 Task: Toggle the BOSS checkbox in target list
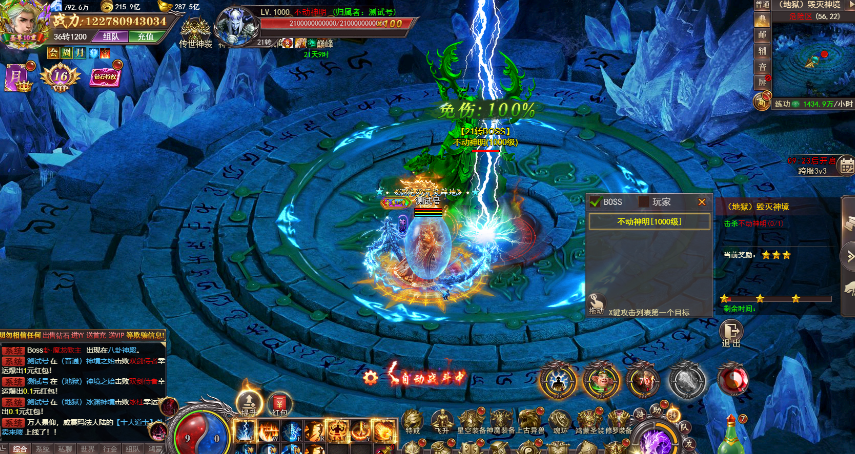tap(595, 202)
